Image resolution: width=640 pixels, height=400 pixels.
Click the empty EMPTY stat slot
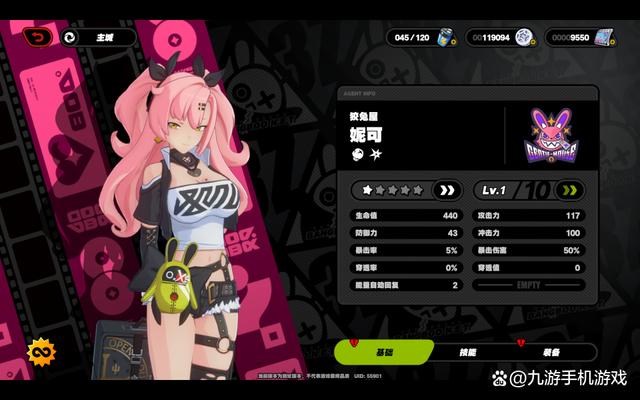click(528, 285)
